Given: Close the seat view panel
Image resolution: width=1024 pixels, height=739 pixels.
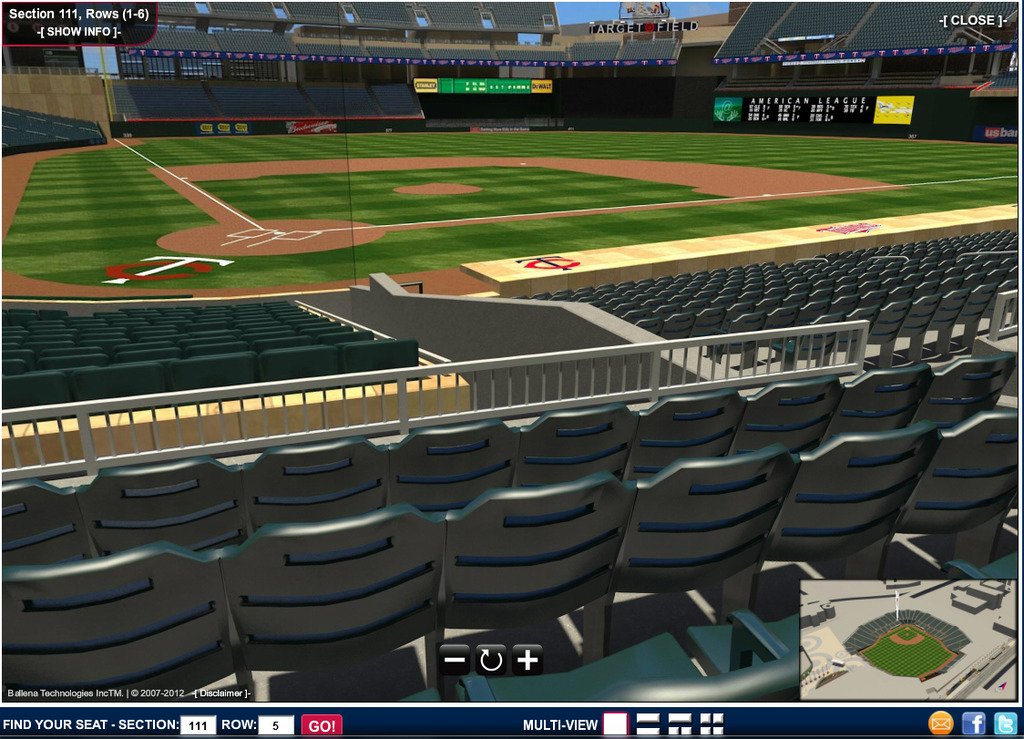Looking at the screenshot, I should tap(972, 20).
